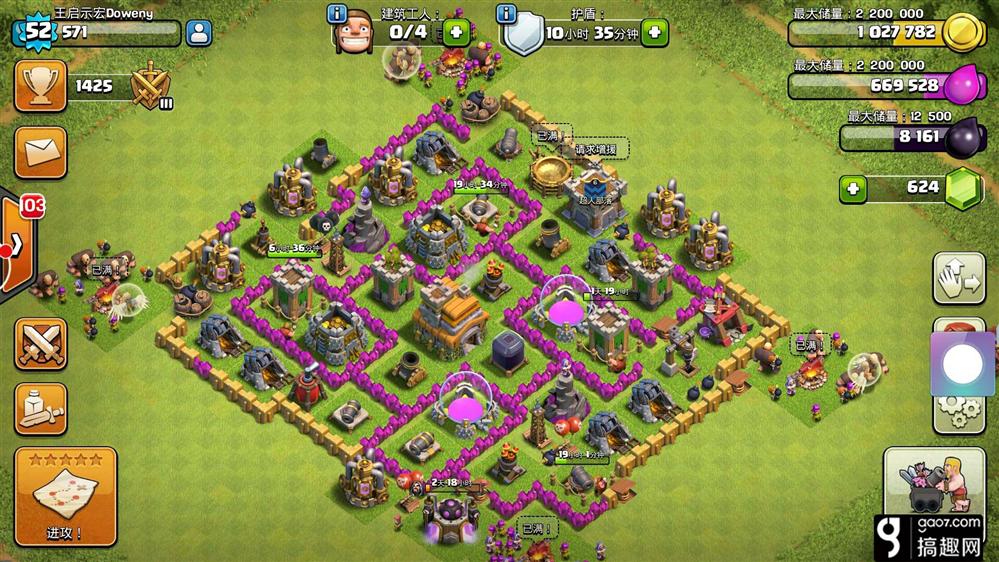Buy gems with the green plus button
The width and height of the screenshot is (999, 562).
coord(853,187)
